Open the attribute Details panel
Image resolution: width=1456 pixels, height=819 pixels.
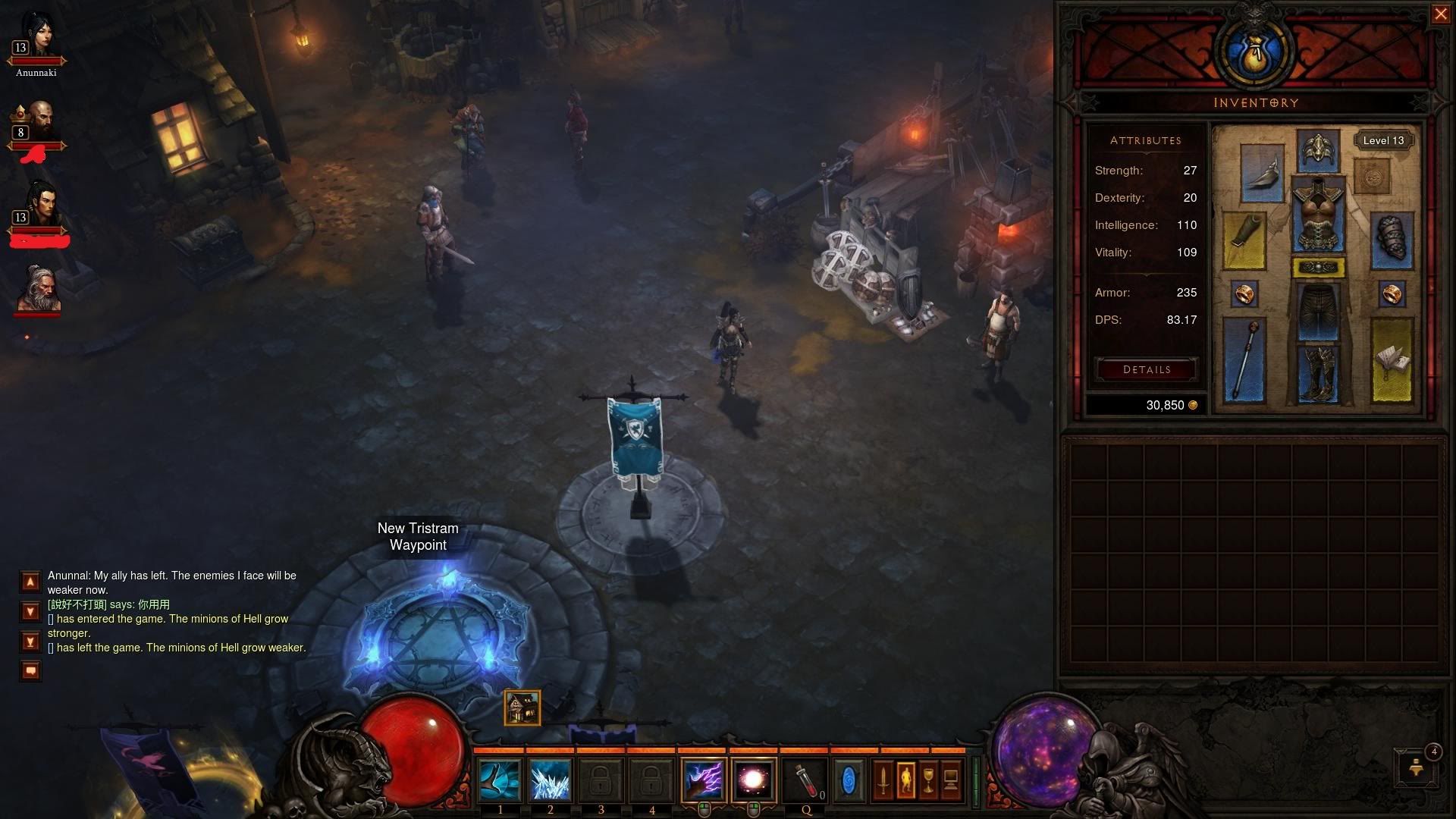(x=1147, y=369)
